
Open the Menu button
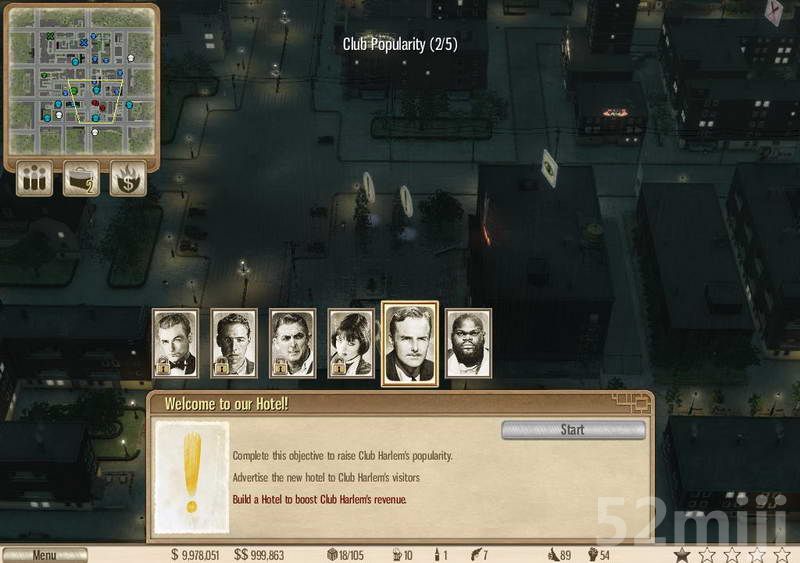pyautogui.click(x=44, y=555)
